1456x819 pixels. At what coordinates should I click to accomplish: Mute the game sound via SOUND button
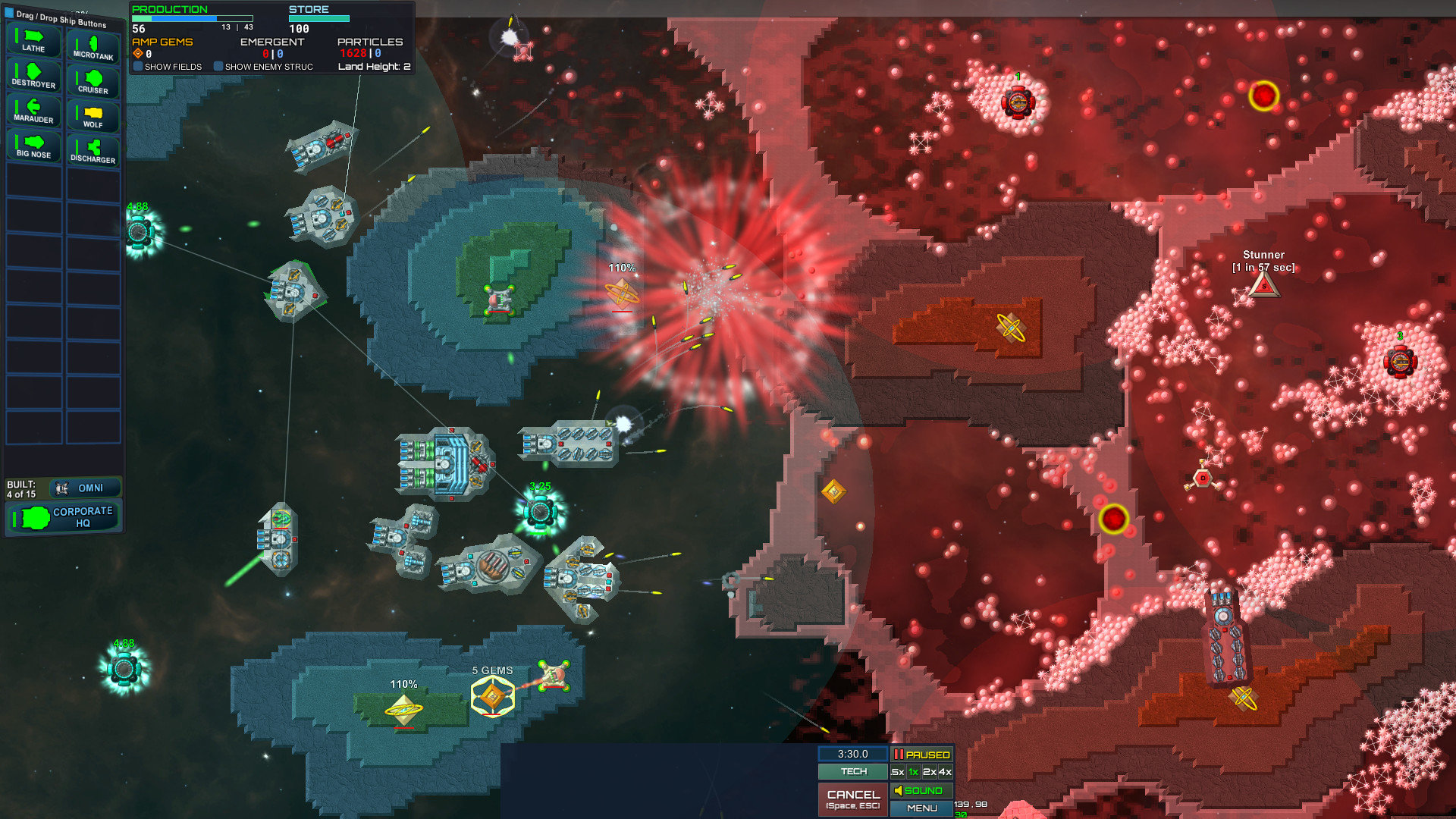point(922,790)
